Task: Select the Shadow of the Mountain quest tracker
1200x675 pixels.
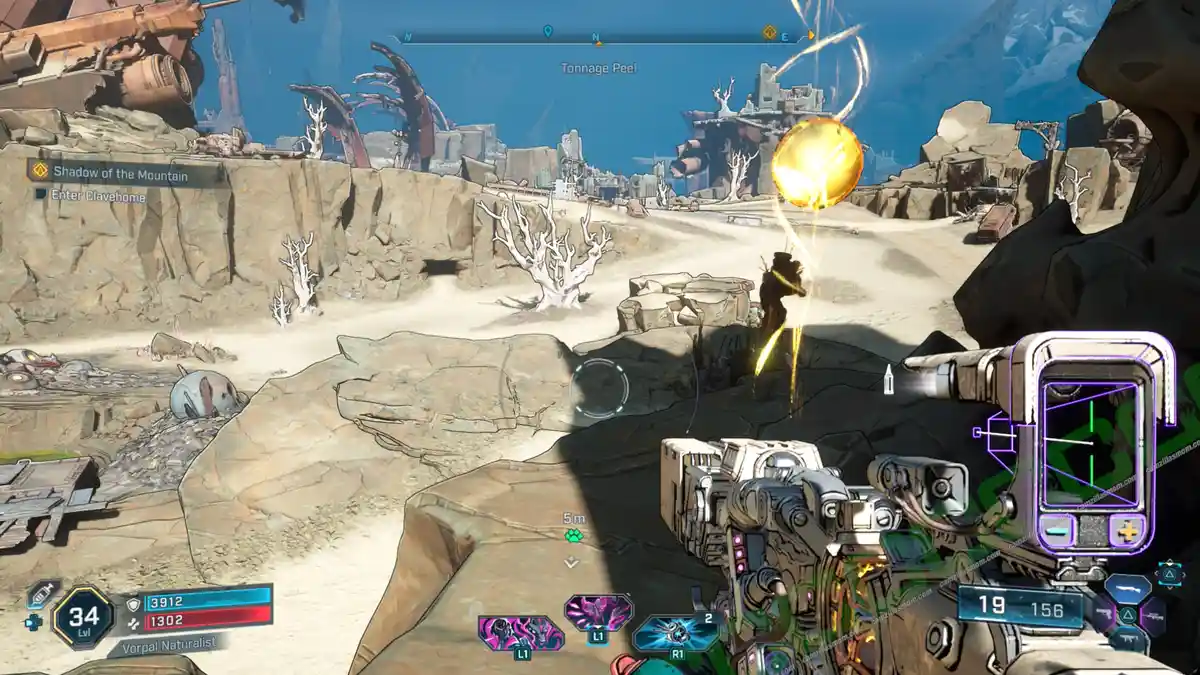Action: click(125, 172)
